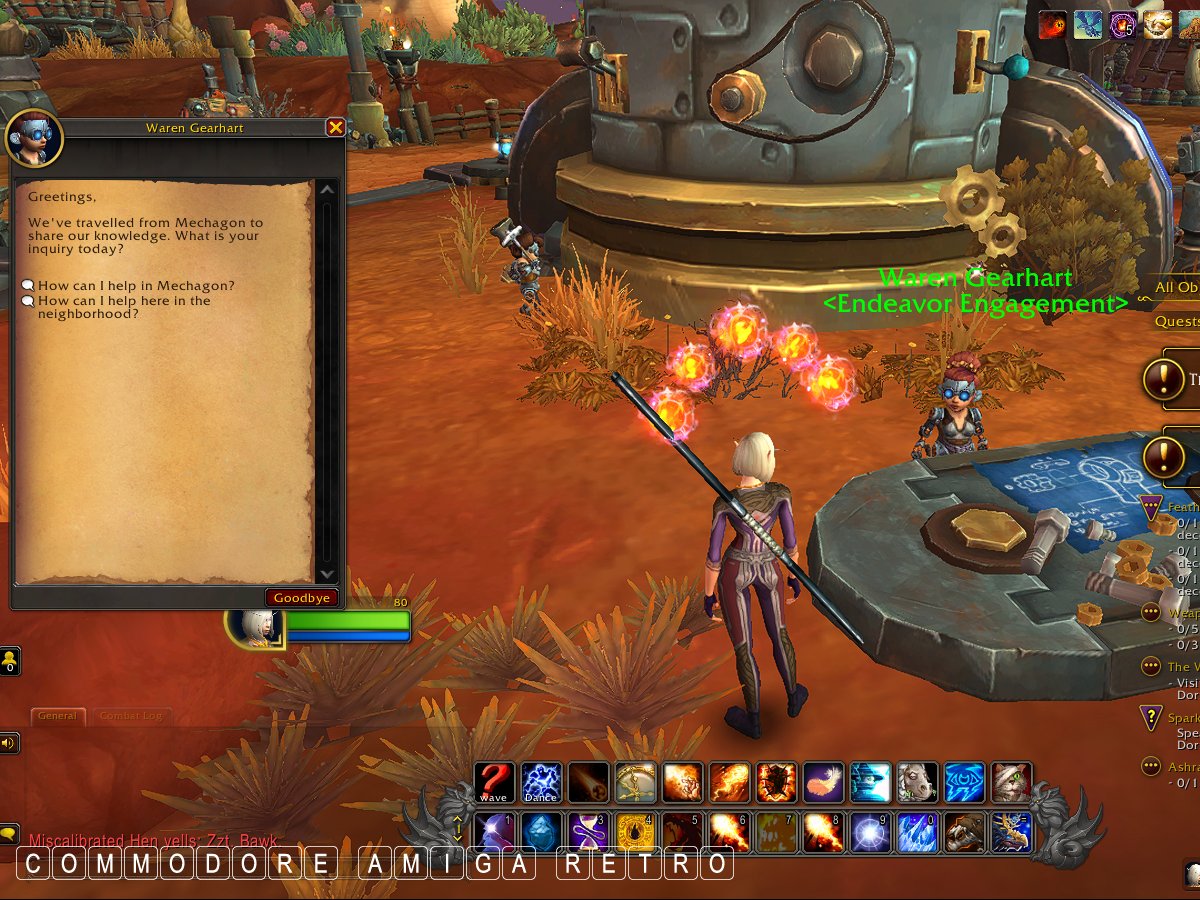
Task: Cast the ice shards spell in slot 0
Action: click(917, 832)
